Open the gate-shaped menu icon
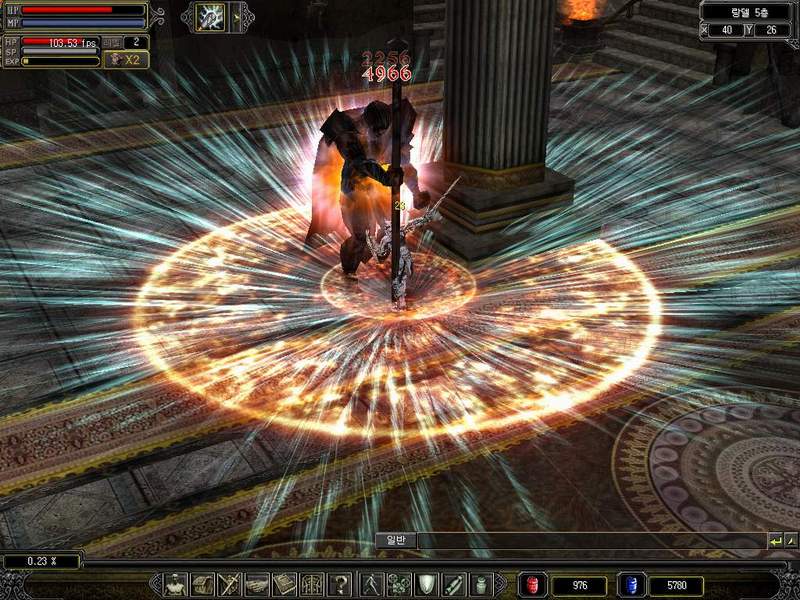The width and height of the screenshot is (800, 600). [x=312, y=585]
